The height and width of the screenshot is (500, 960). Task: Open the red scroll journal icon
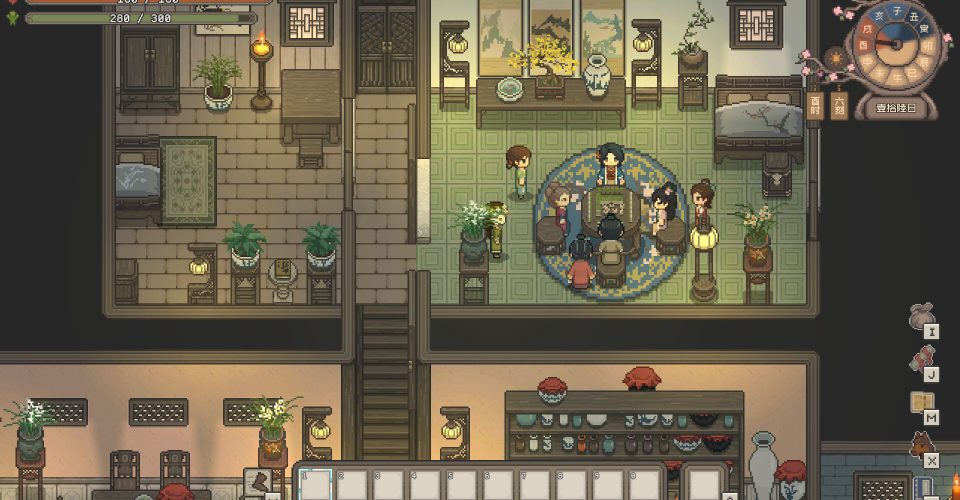(x=921, y=358)
